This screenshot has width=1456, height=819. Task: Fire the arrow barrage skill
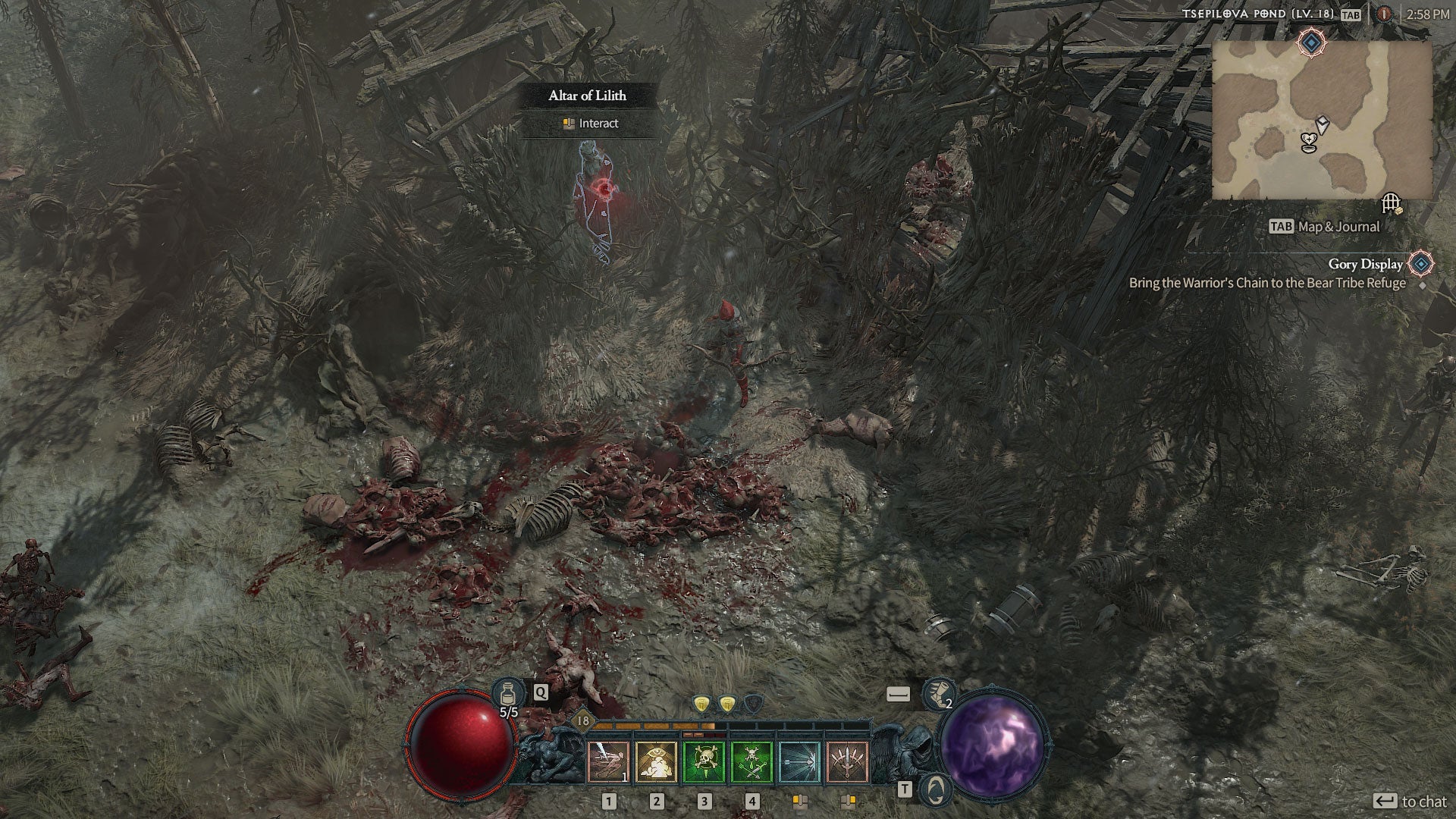coord(799,761)
